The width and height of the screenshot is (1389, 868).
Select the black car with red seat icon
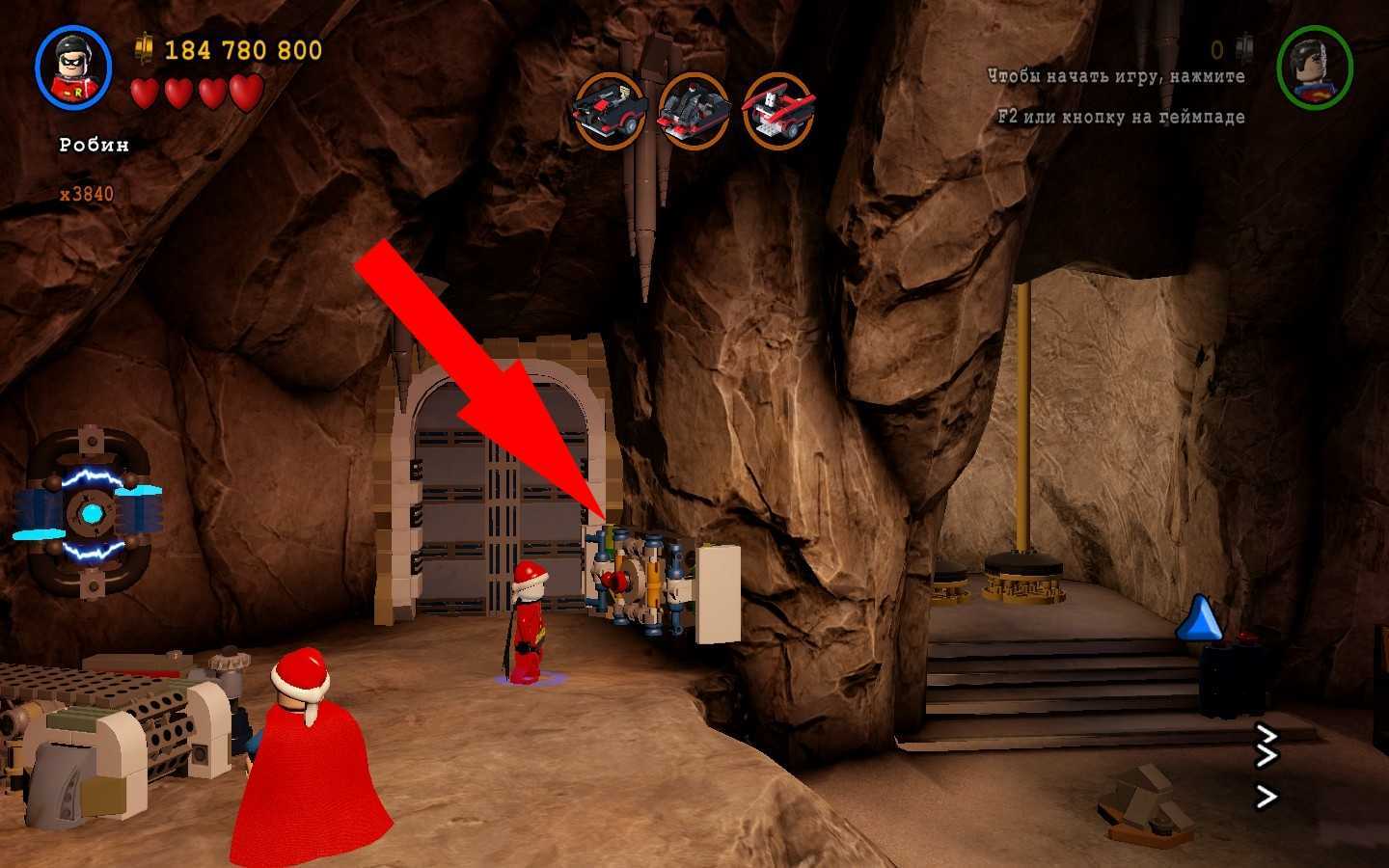click(610, 111)
